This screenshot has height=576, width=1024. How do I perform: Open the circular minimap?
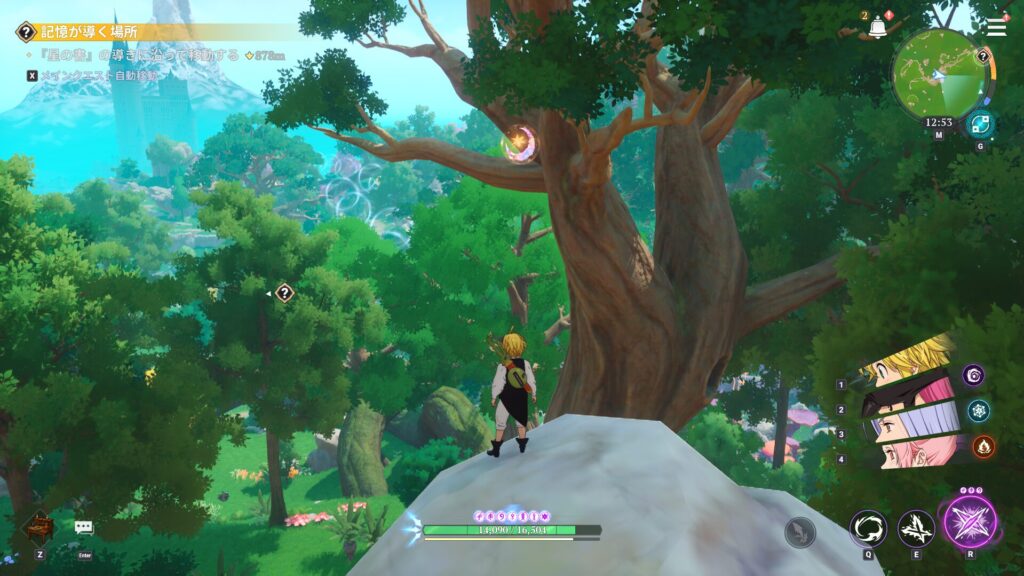(939, 73)
